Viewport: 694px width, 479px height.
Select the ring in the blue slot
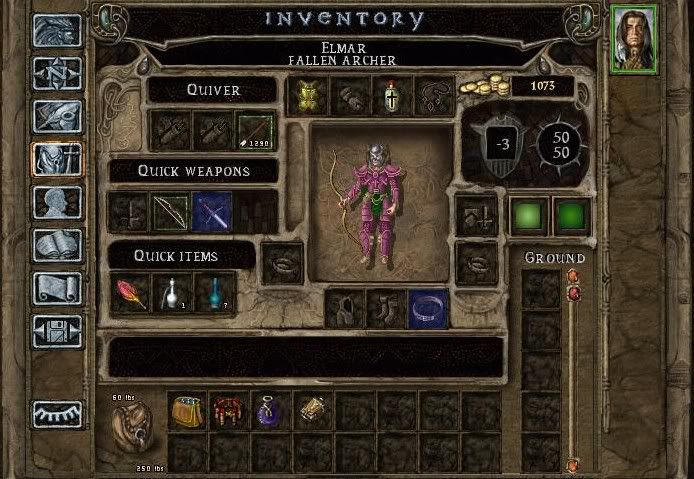pos(428,308)
